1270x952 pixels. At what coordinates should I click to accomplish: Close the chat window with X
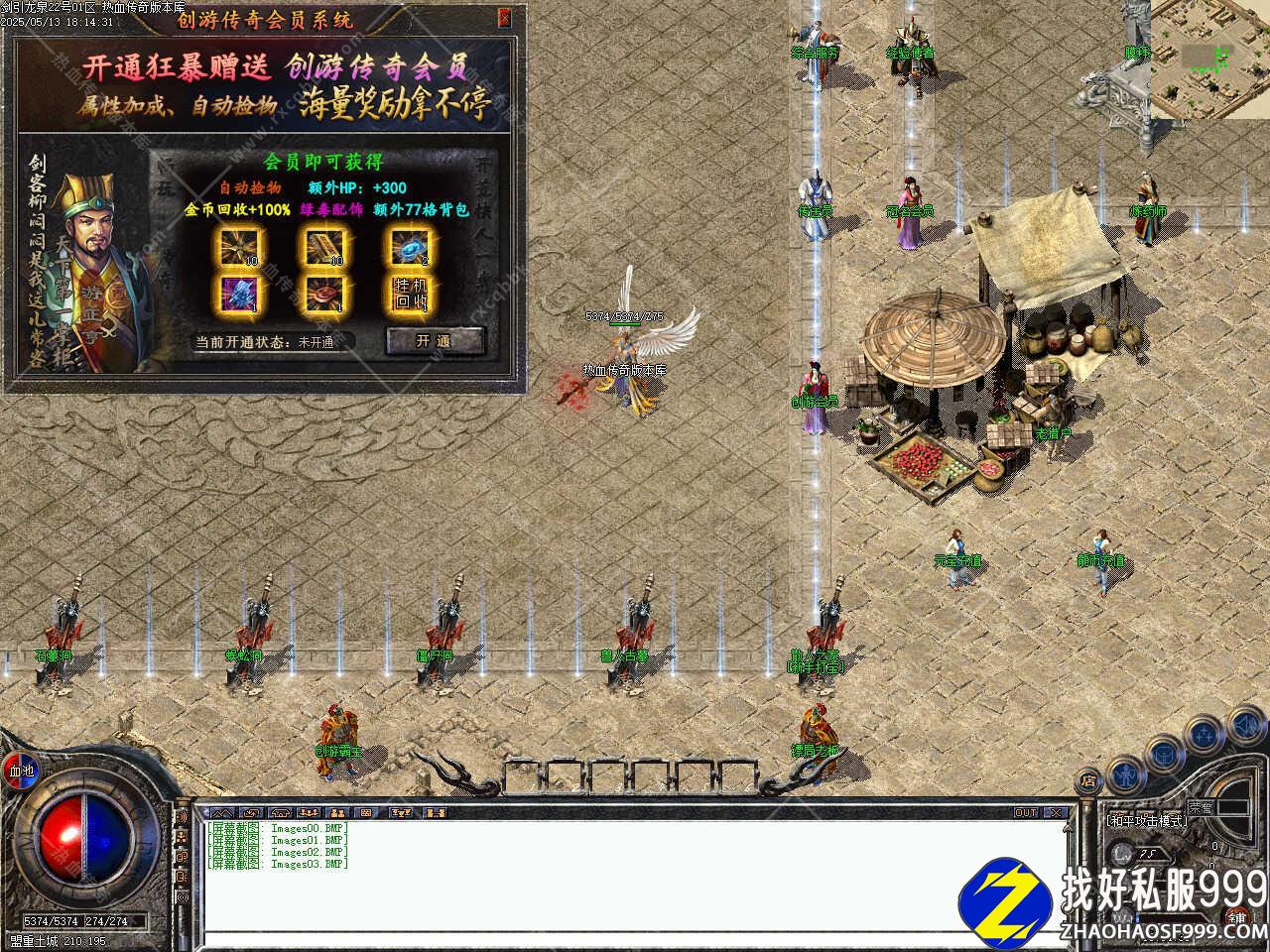(1056, 813)
